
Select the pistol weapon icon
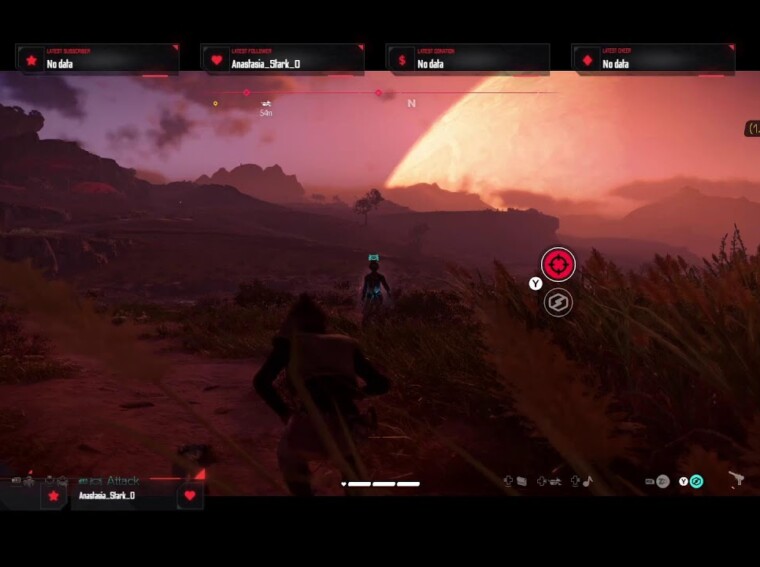(737, 480)
